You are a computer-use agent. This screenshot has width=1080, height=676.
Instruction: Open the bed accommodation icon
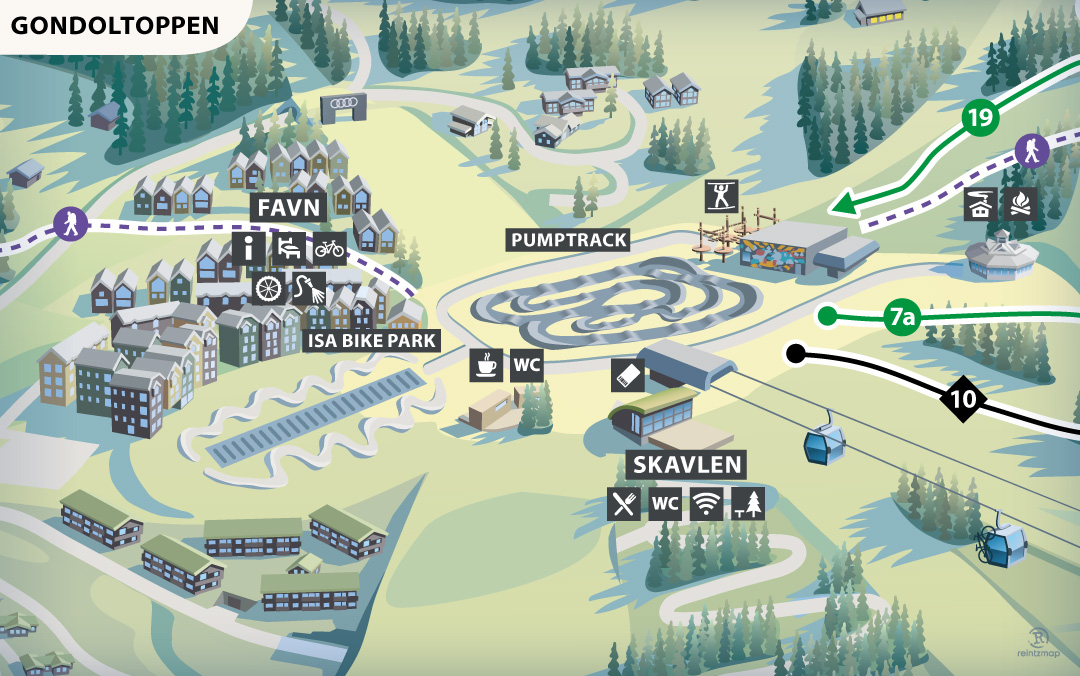click(x=288, y=248)
